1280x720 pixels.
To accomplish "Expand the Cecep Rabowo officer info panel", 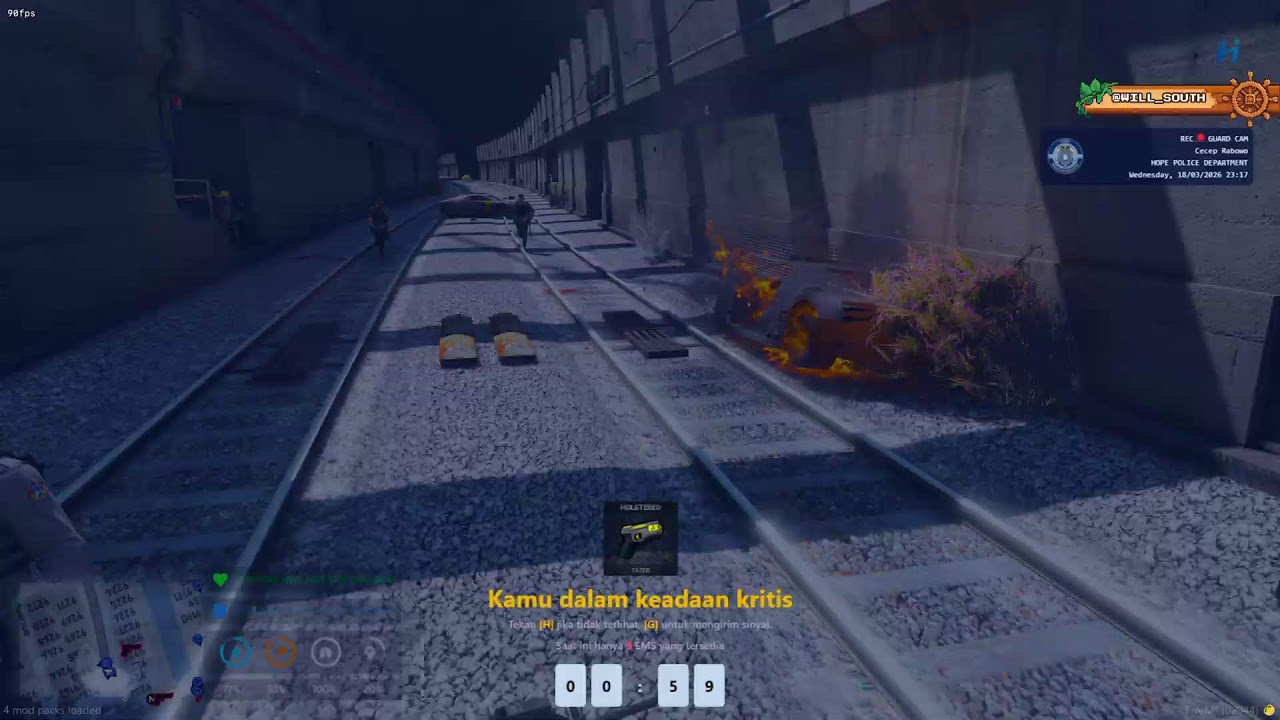I will pyautogui.click(x=1222, y=151).
